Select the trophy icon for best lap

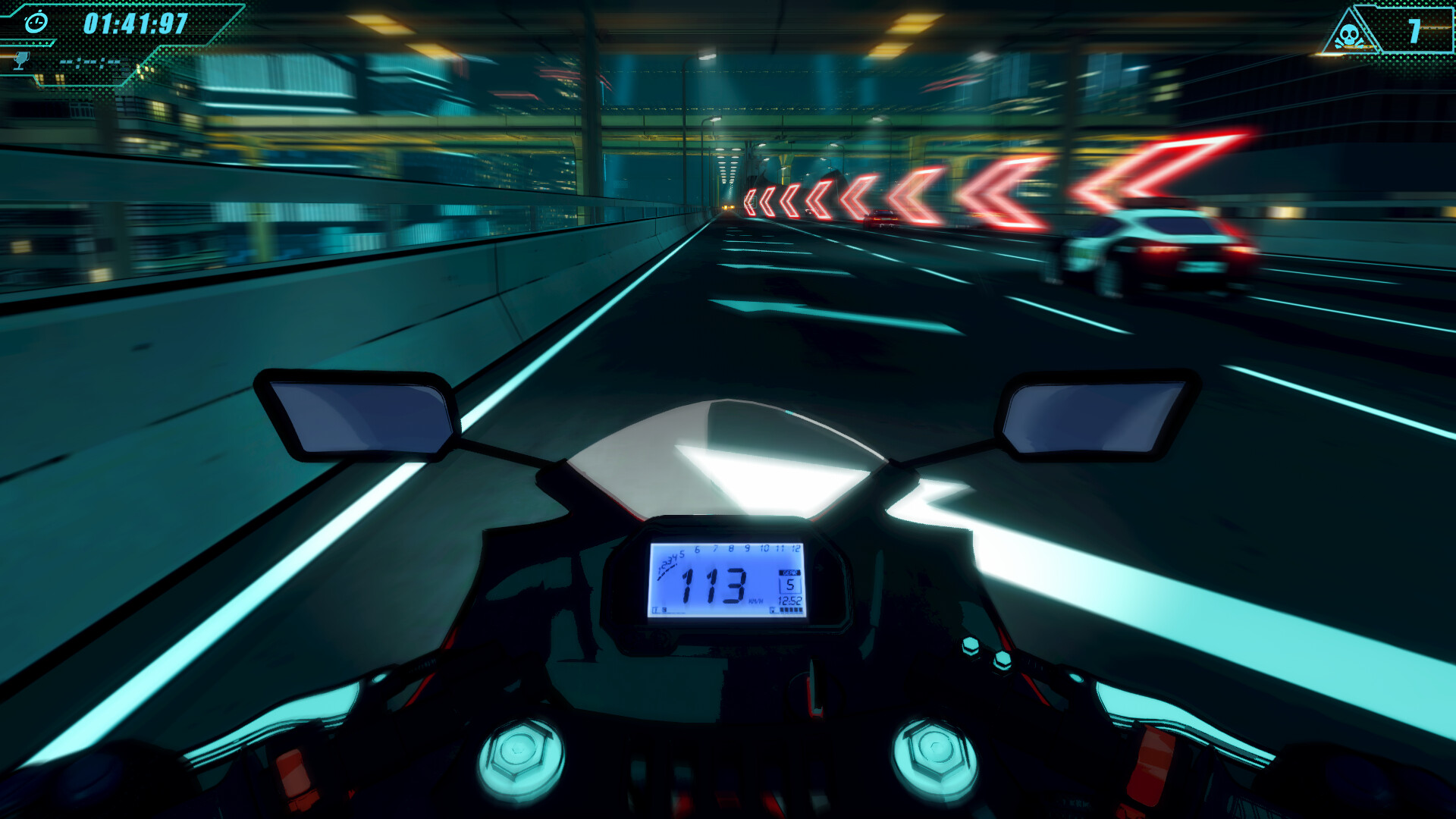pos(20,61)
